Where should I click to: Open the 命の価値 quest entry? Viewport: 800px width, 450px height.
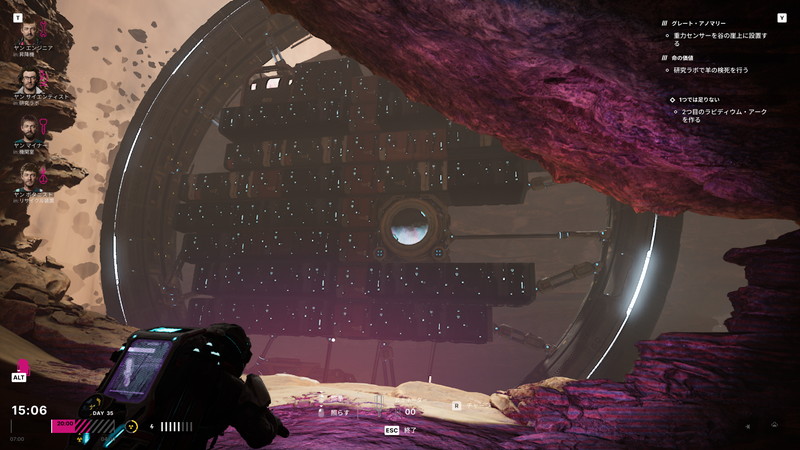coord(694,58)
